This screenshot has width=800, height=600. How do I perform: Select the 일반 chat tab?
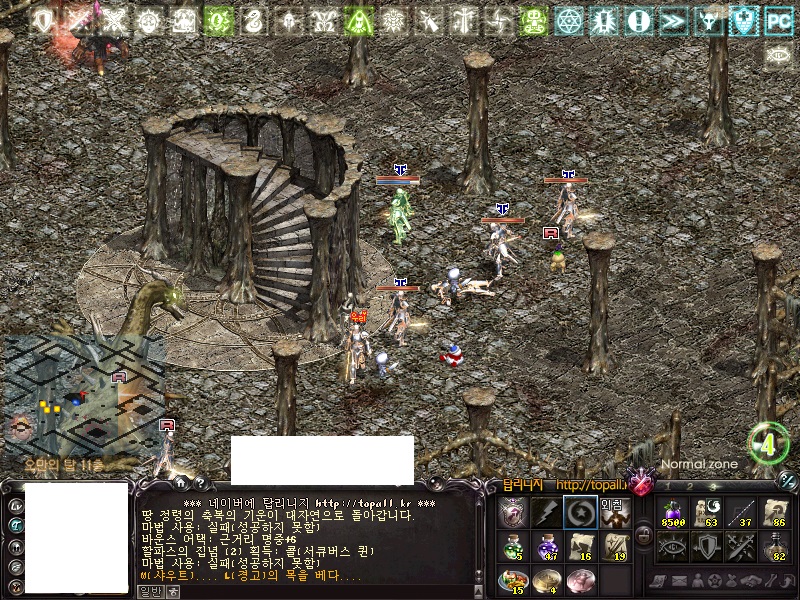[x=151, y=592]
